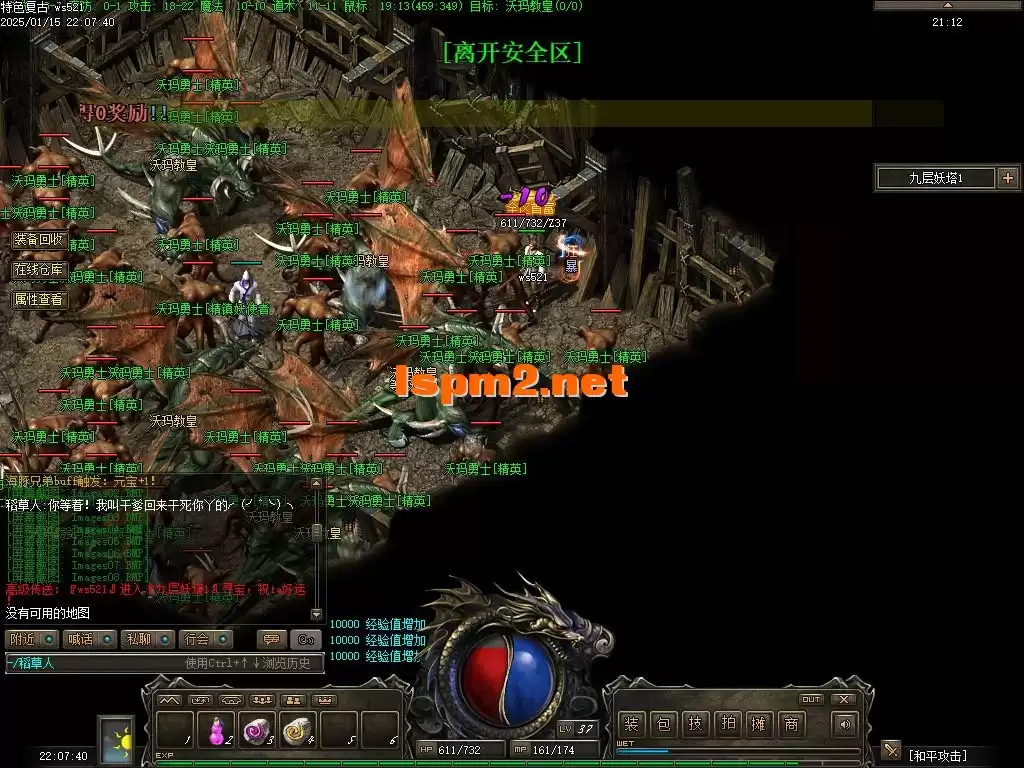Open the 装 equipment panel
Image resolution: width=1024 pixels, height=768 pixels.
tap(631, 724)
